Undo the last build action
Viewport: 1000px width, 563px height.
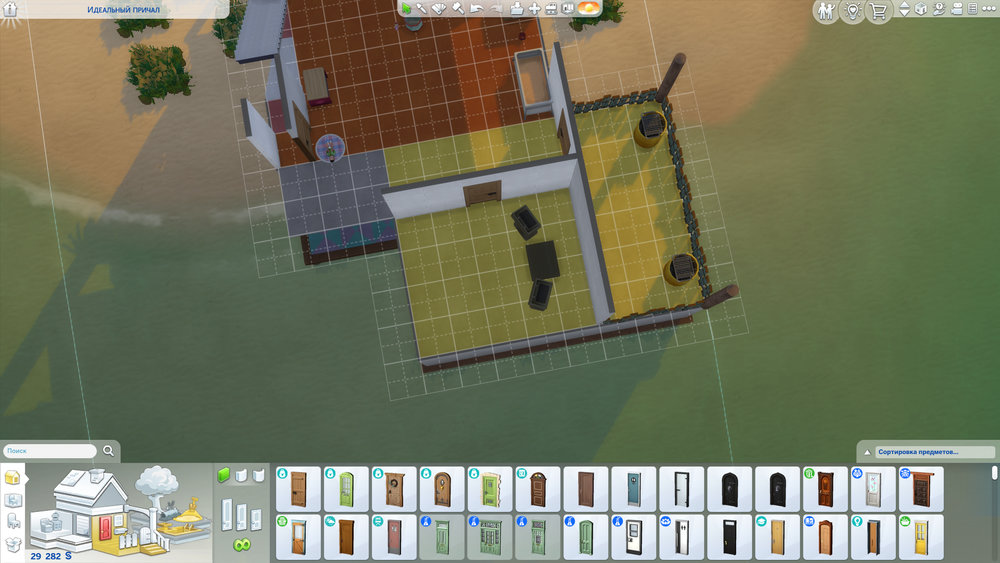[476, 9]
